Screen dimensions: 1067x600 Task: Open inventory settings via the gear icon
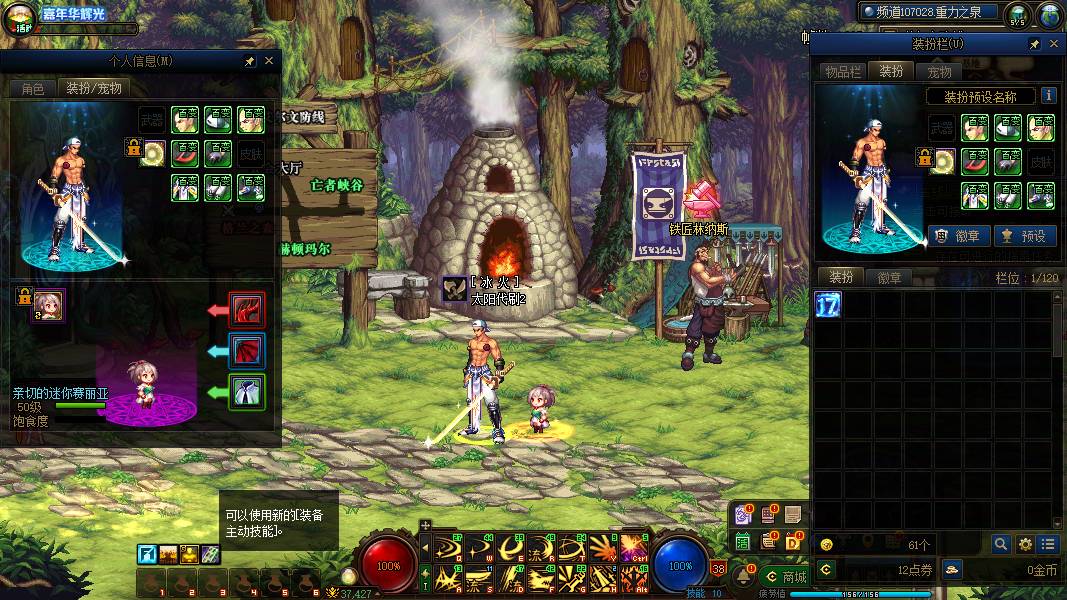(1025, 544)
